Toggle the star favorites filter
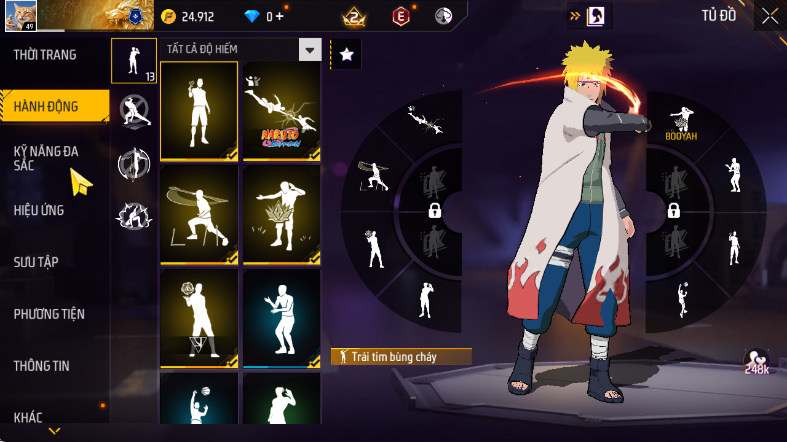Image resolution: width=787 pixels, height=442 pixels. [346, 56]
